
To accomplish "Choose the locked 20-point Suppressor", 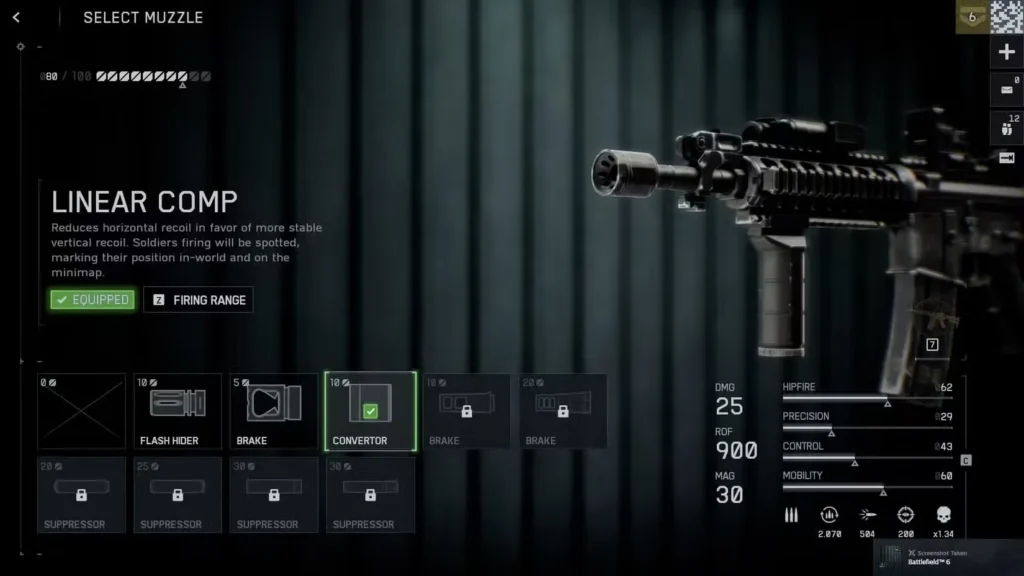I will point(82,494).
